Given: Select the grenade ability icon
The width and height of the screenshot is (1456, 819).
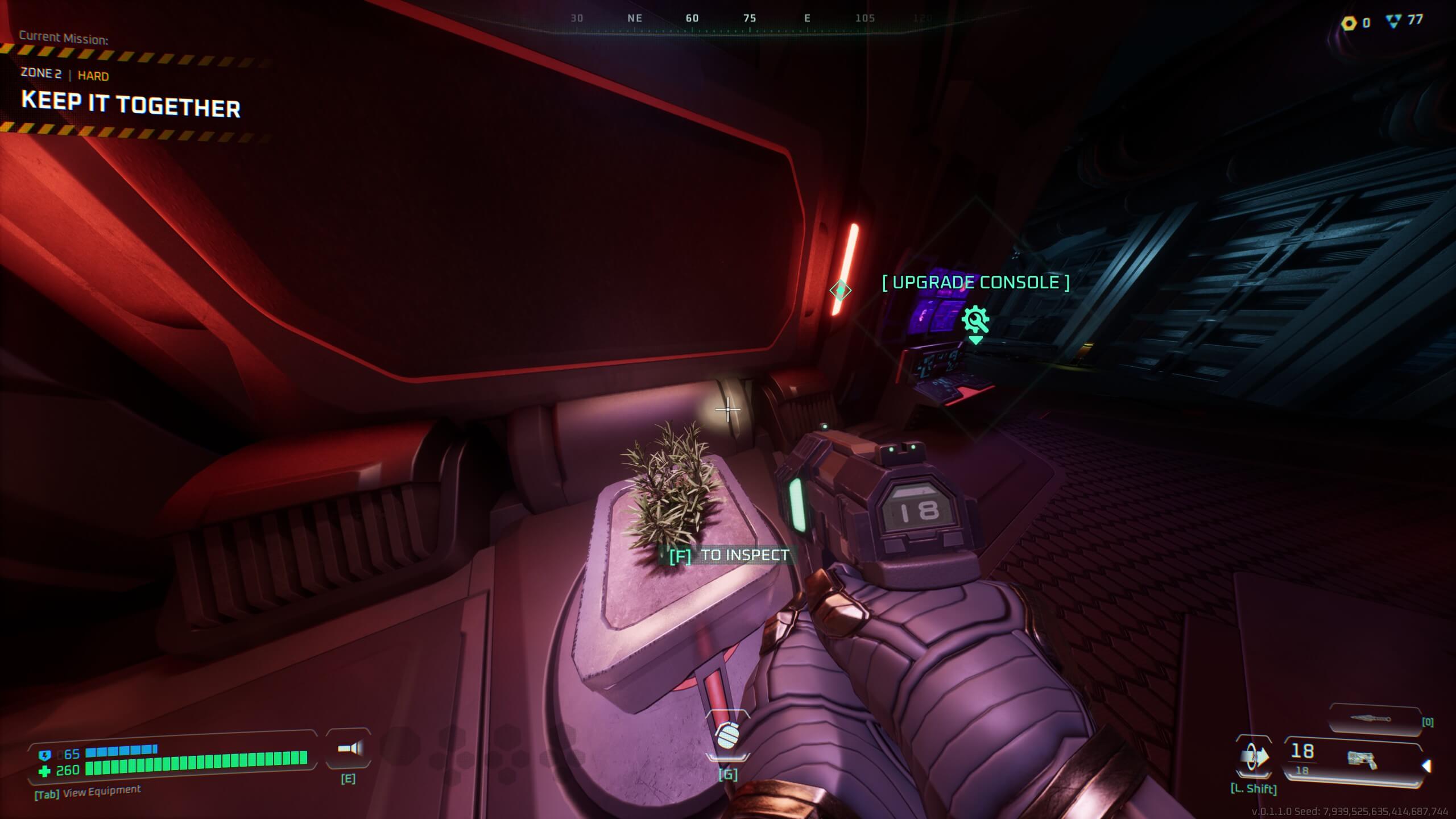Looking at the screenshot, I should pyautogui.click(x=727, y=735).
